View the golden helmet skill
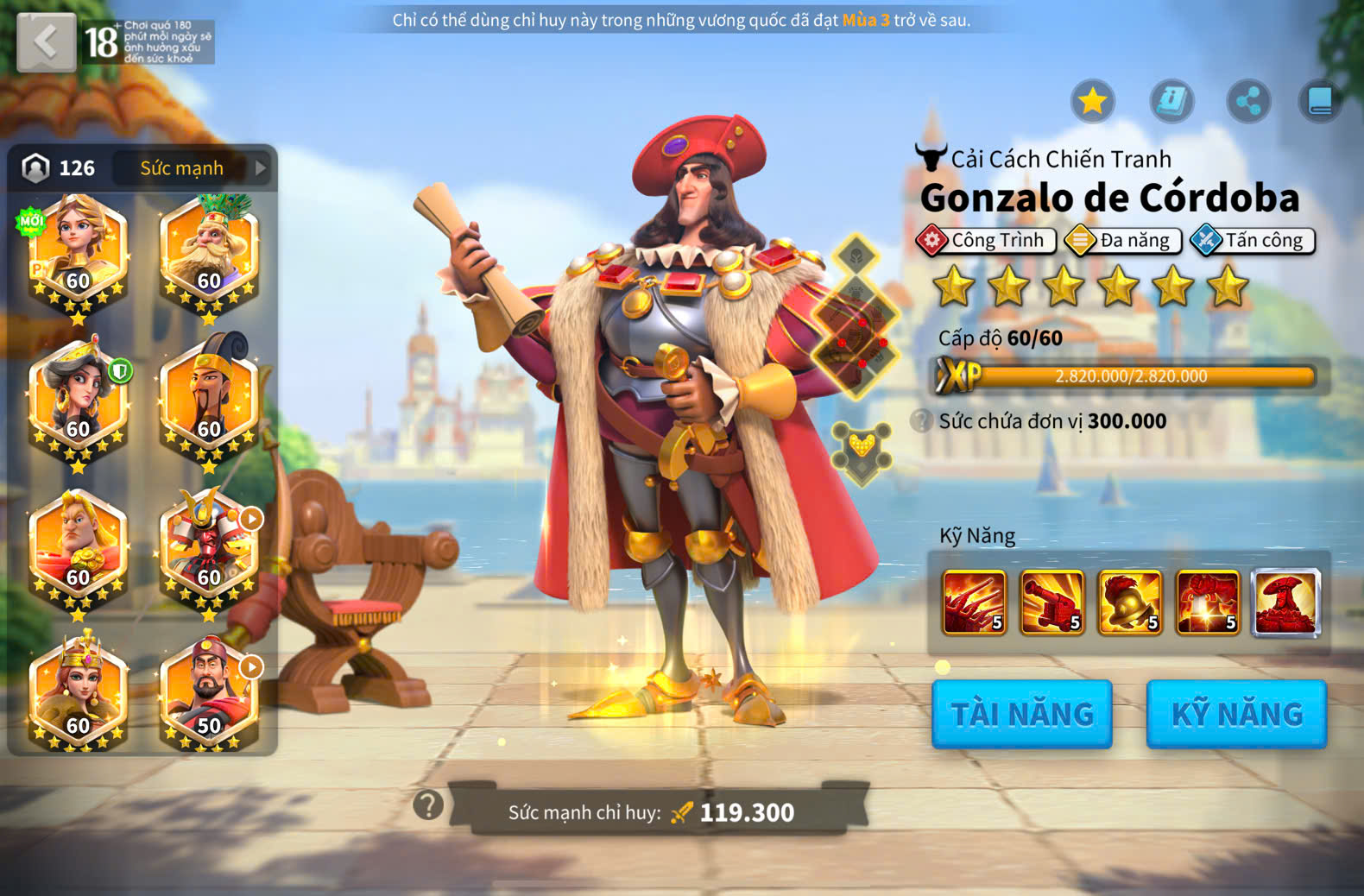Screen dimensions: 1364x896 point(1130,602)
